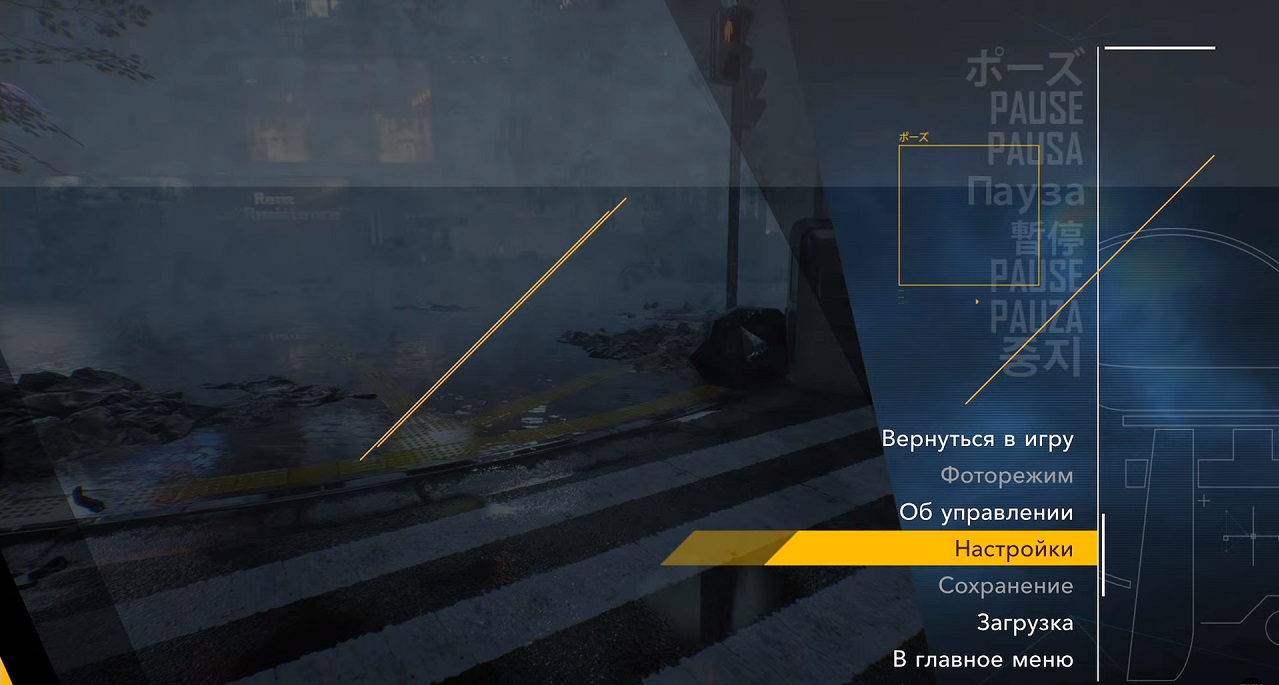The height and width of the screenshot is (685, 1279).
Task: Select Вернуться в игру to resume
Action: tap(977, 439)
